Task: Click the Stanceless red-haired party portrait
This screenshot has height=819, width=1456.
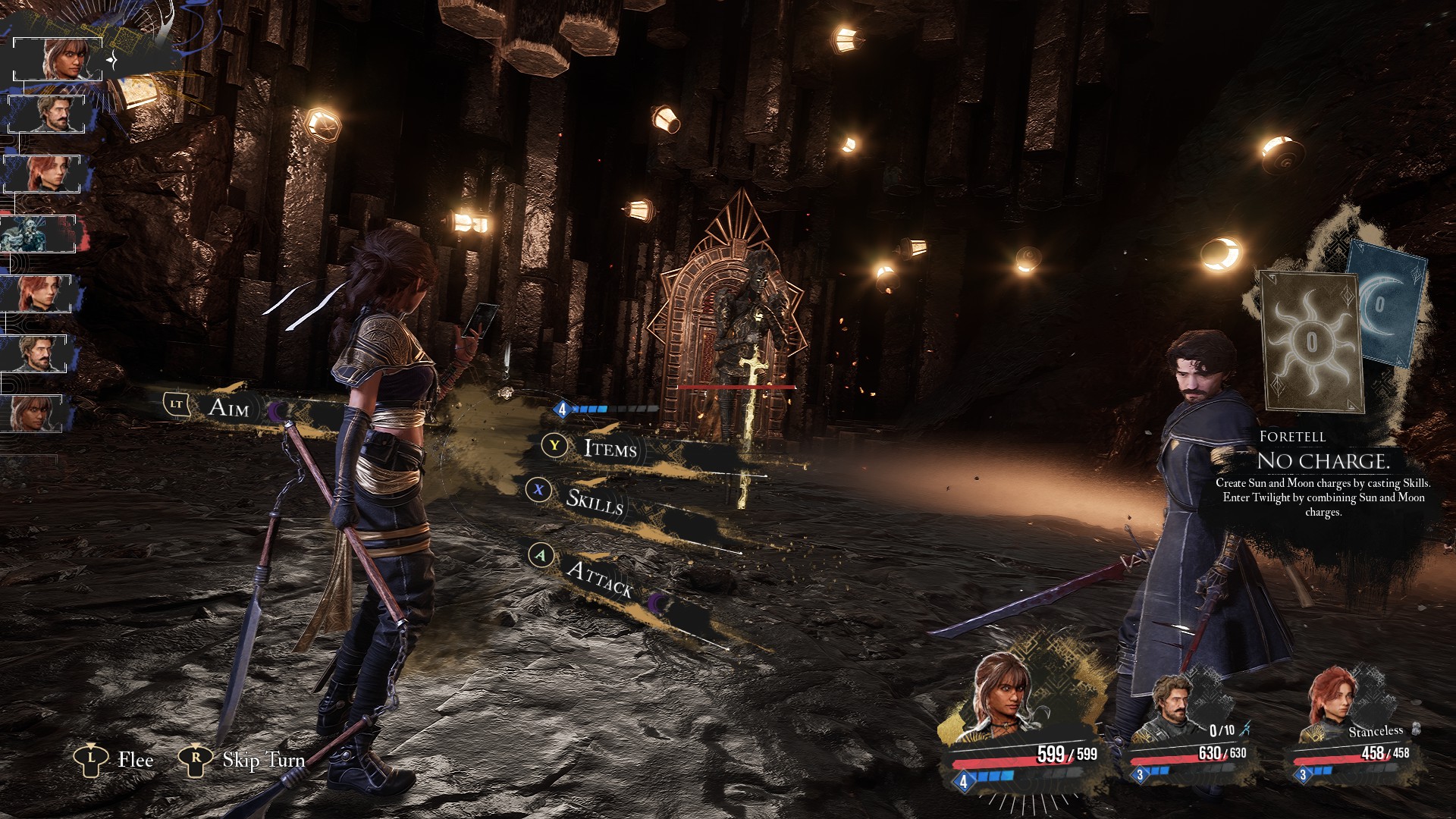Action: [1331, 705]
